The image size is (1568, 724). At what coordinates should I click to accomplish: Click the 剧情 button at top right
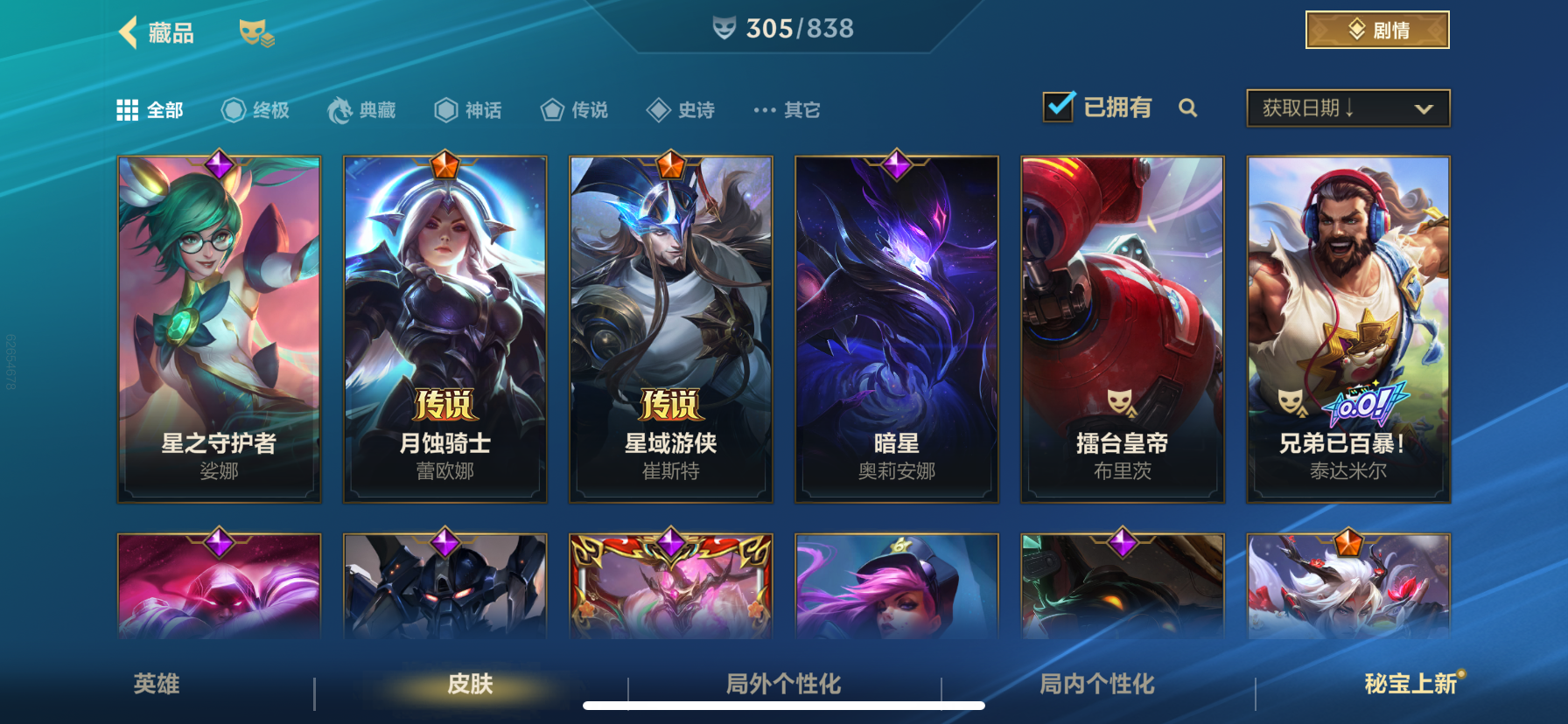(1375, 29)
